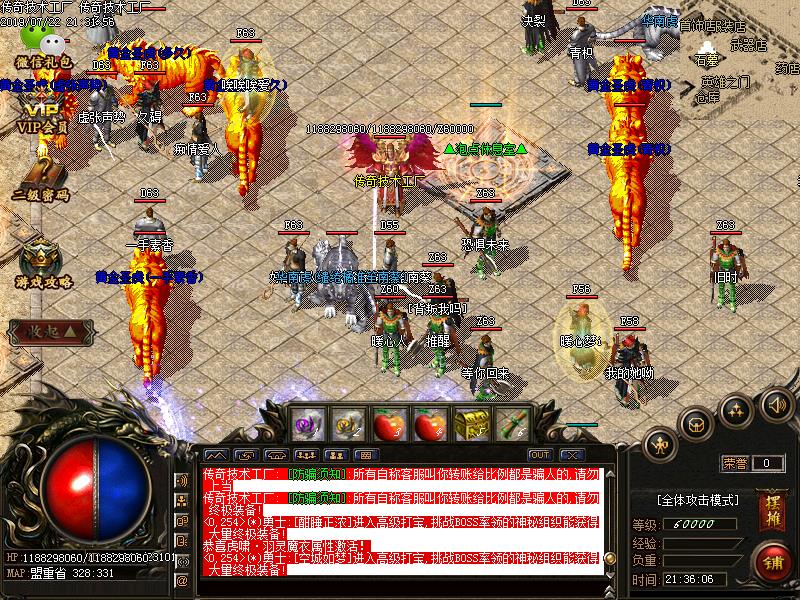This screenshot has height=600, width=800.
Task: Click the X button above the chat
Action: 575,455
